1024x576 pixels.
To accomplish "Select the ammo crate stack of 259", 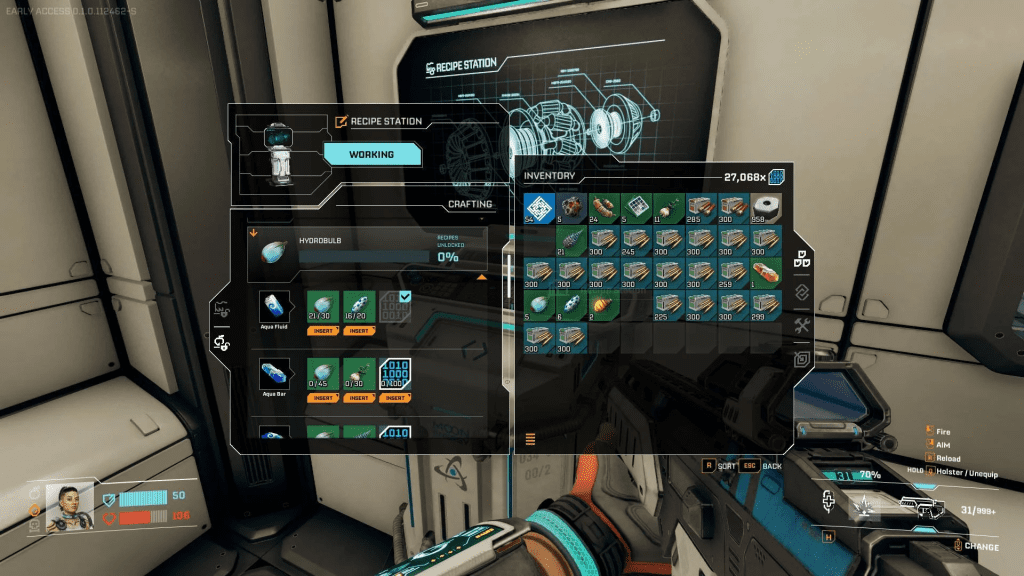I will (x=735, y=273).
